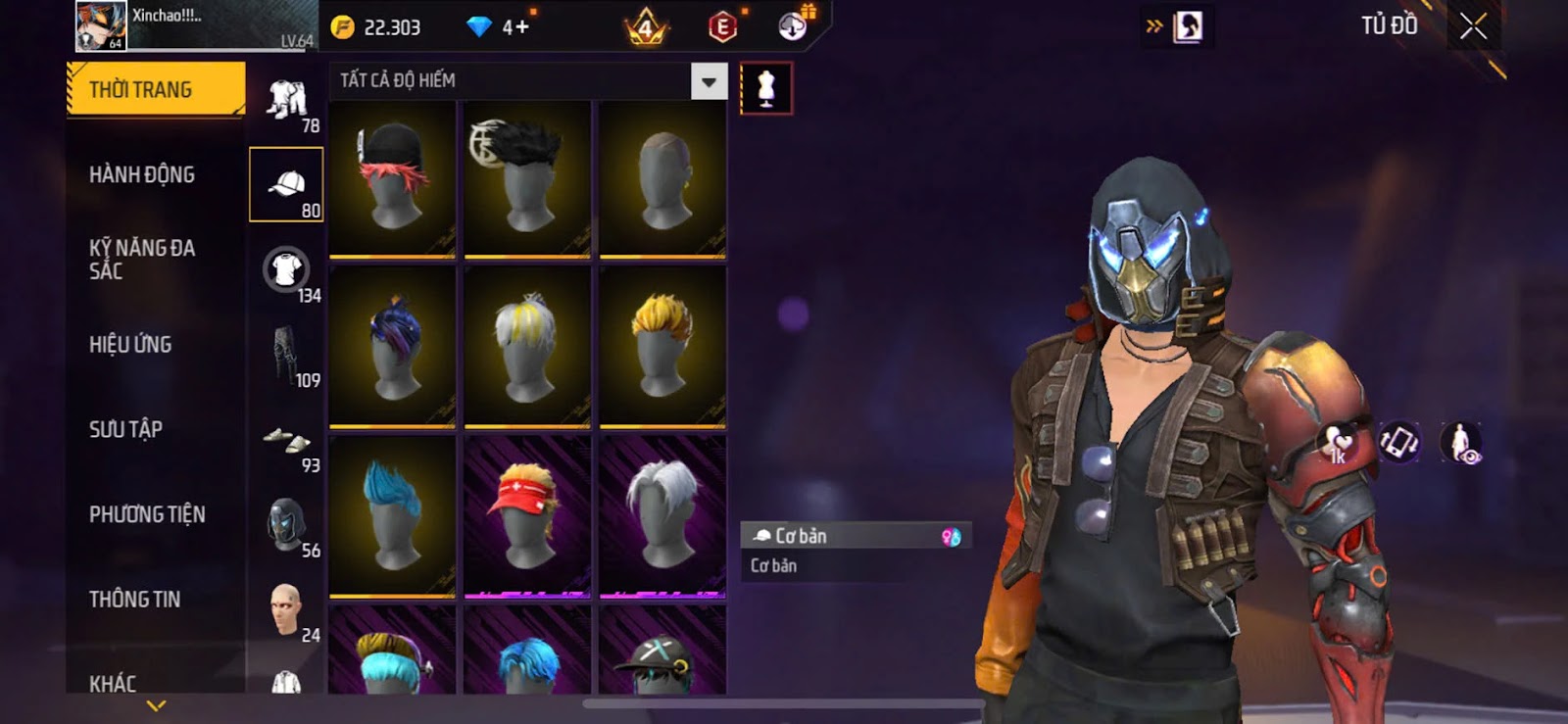Select the mask category icon

[286, 523]
